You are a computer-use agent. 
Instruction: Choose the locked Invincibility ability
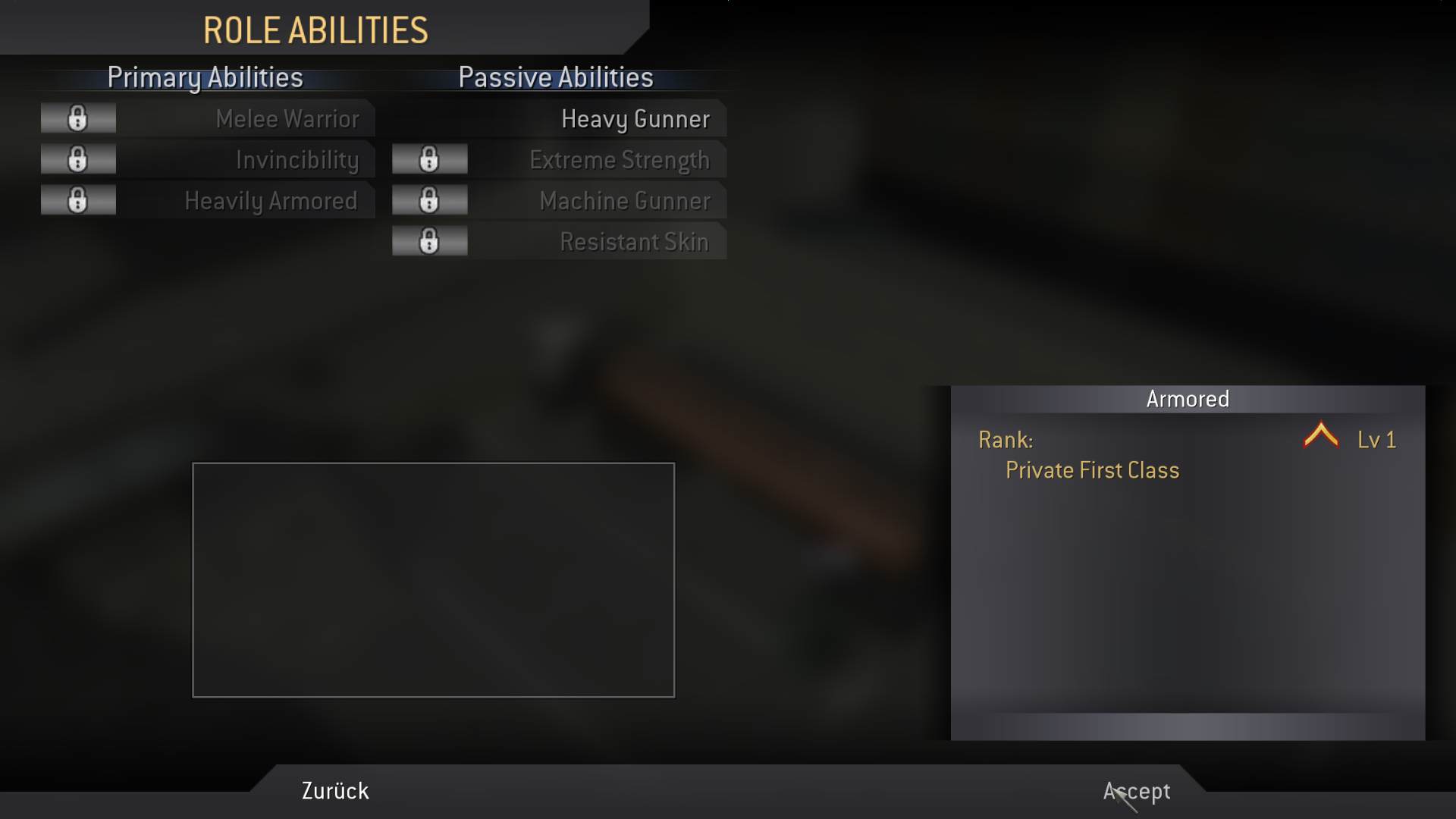tap(297, 160)
